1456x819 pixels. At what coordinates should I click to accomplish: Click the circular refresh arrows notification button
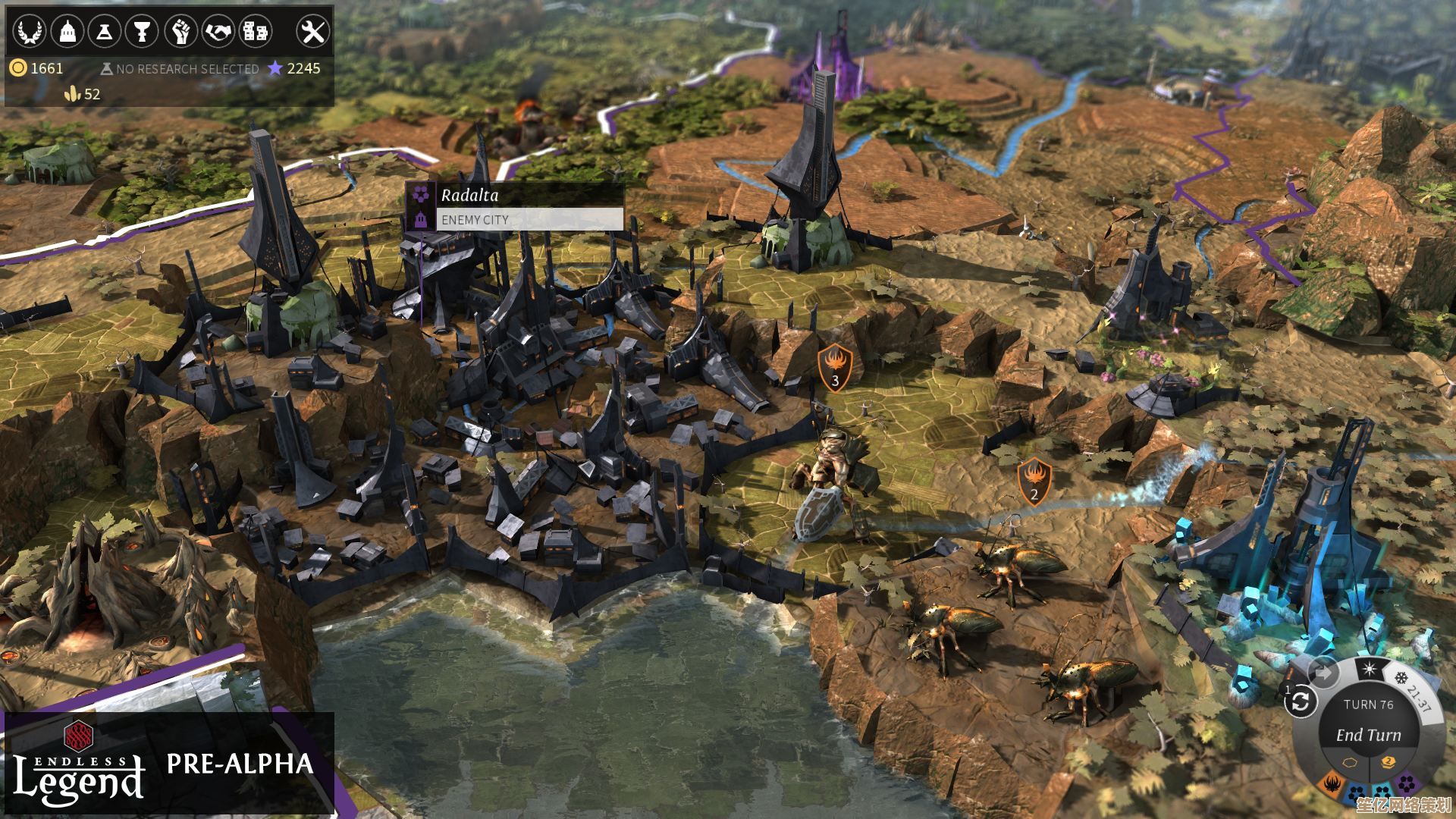click(x=1301, y=702)
